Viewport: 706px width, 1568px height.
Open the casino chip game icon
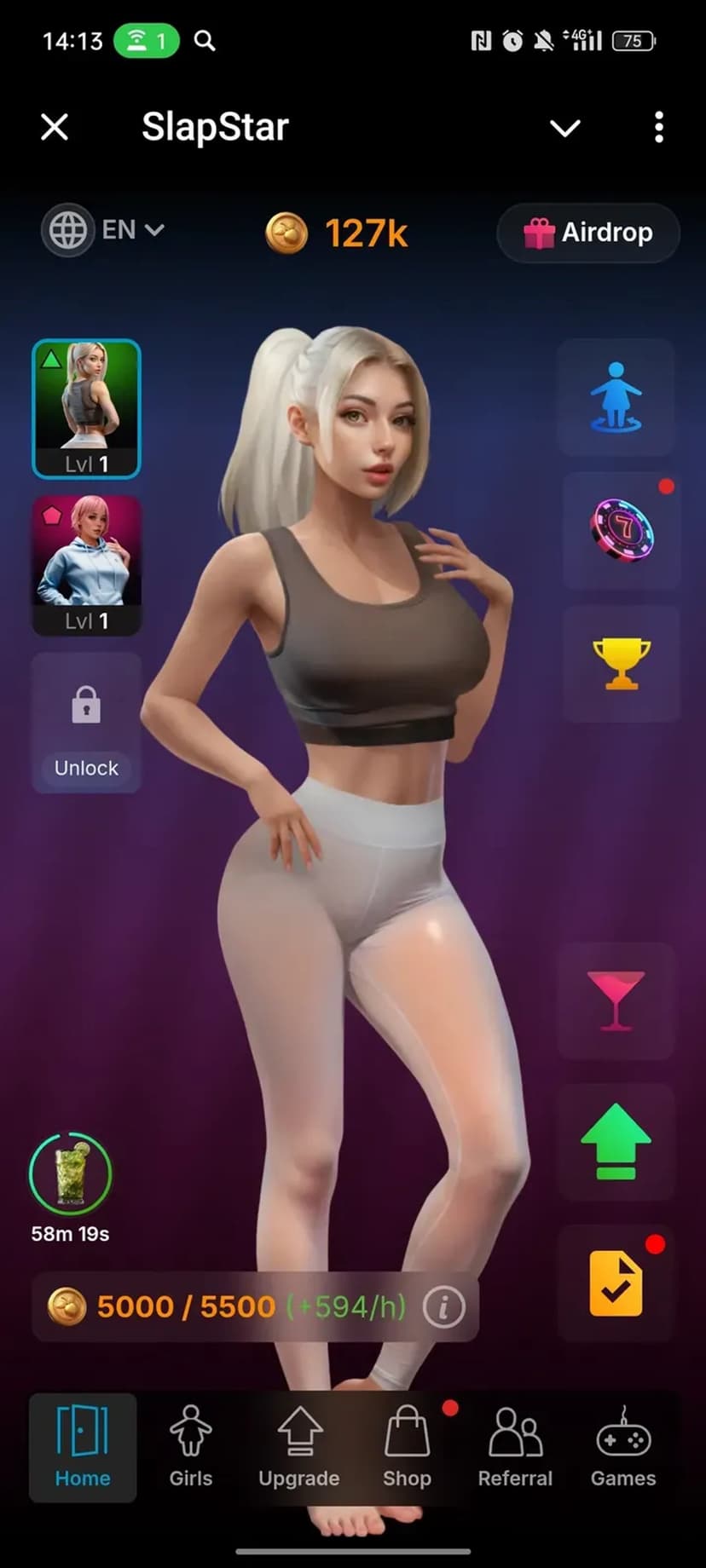(622, 530)
